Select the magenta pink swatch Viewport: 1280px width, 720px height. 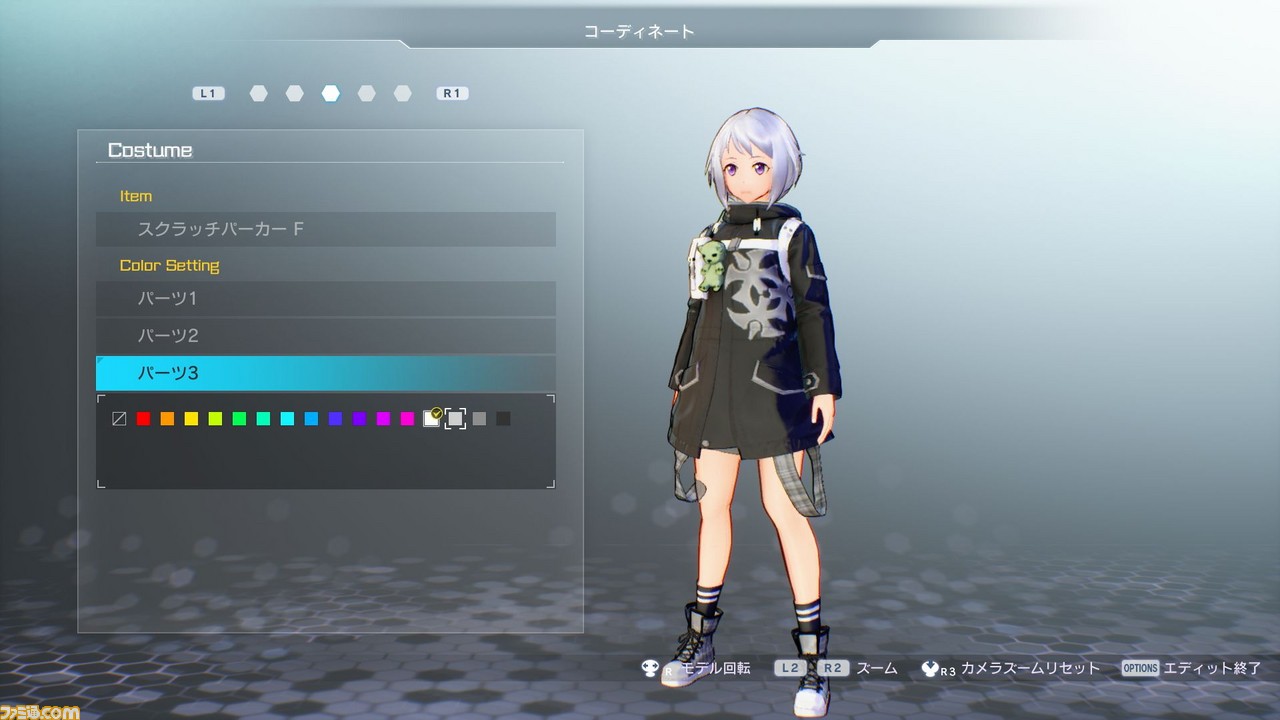[407, 419]
